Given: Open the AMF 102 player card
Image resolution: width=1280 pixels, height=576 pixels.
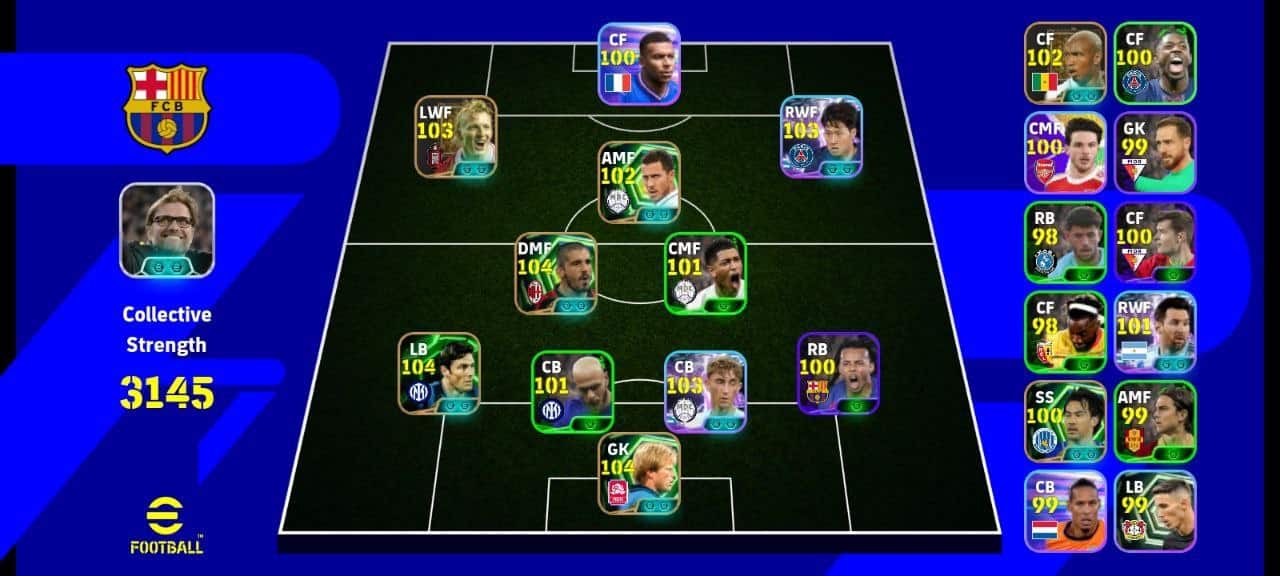Looking at the screenshot, I should coord(639,182).
